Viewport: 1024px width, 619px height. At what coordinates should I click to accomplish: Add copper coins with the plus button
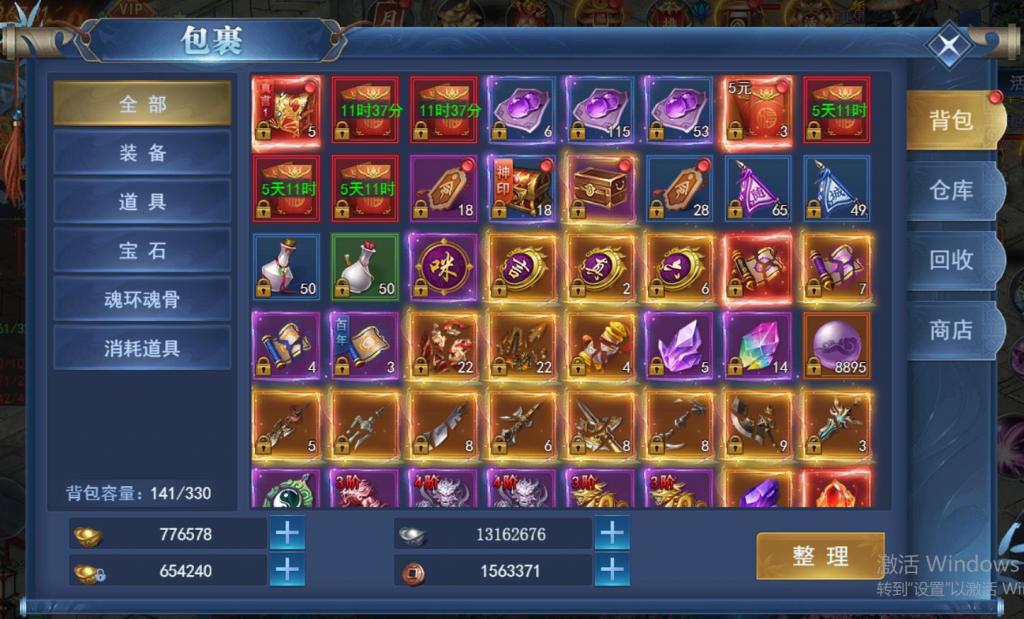[611, 571]
